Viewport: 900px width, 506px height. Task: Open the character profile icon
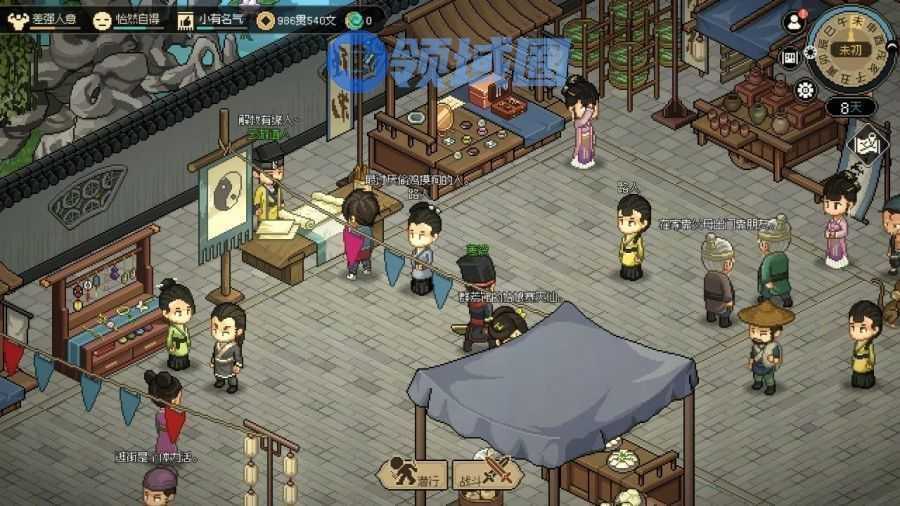(796, 21)
